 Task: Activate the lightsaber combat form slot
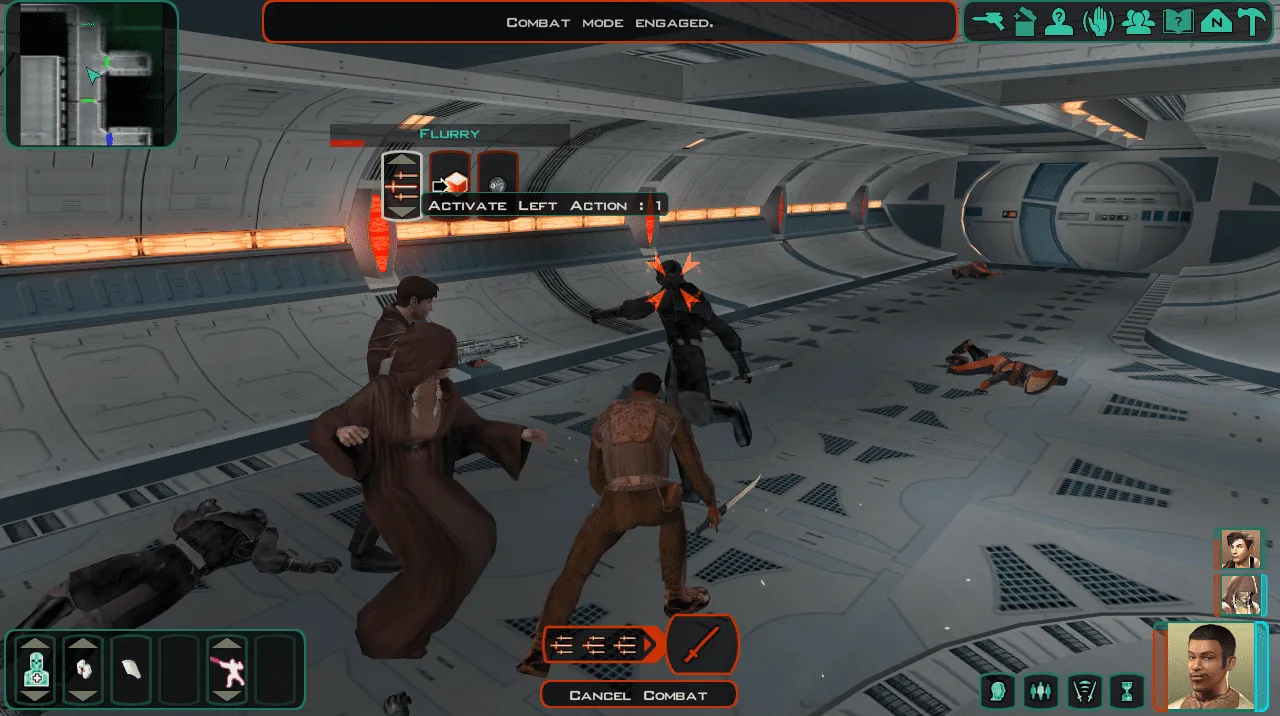(x=228, y=669)
